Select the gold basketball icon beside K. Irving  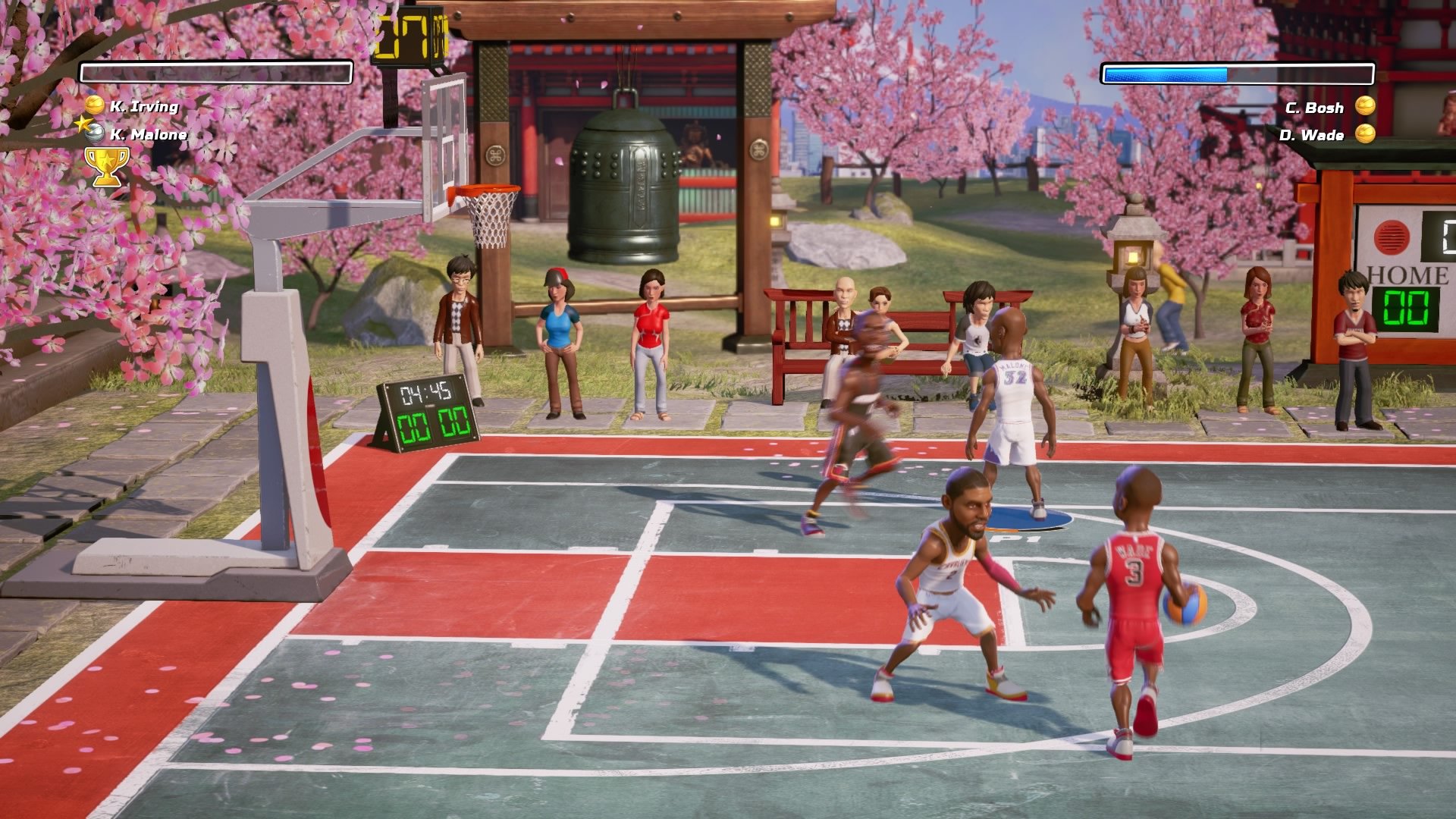95,105
